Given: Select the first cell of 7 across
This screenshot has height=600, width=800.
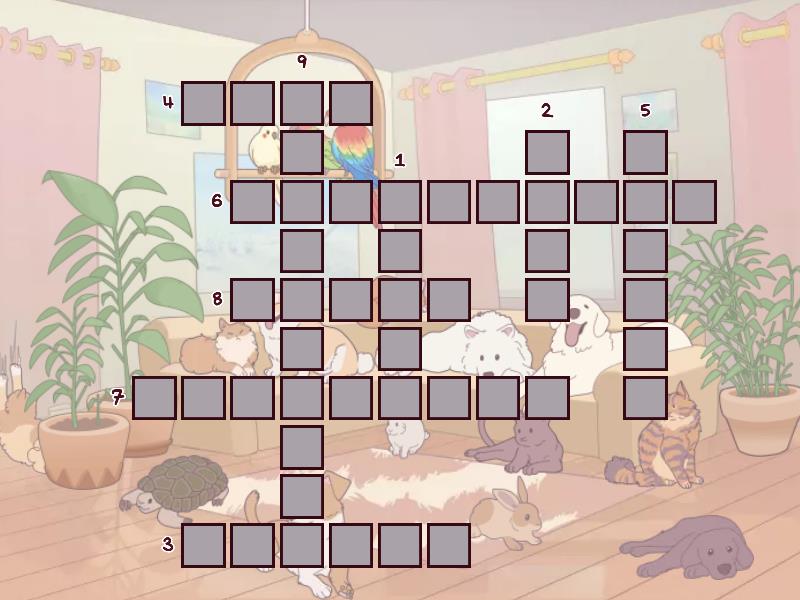Looking at the screenshot, I should [154, 397].
